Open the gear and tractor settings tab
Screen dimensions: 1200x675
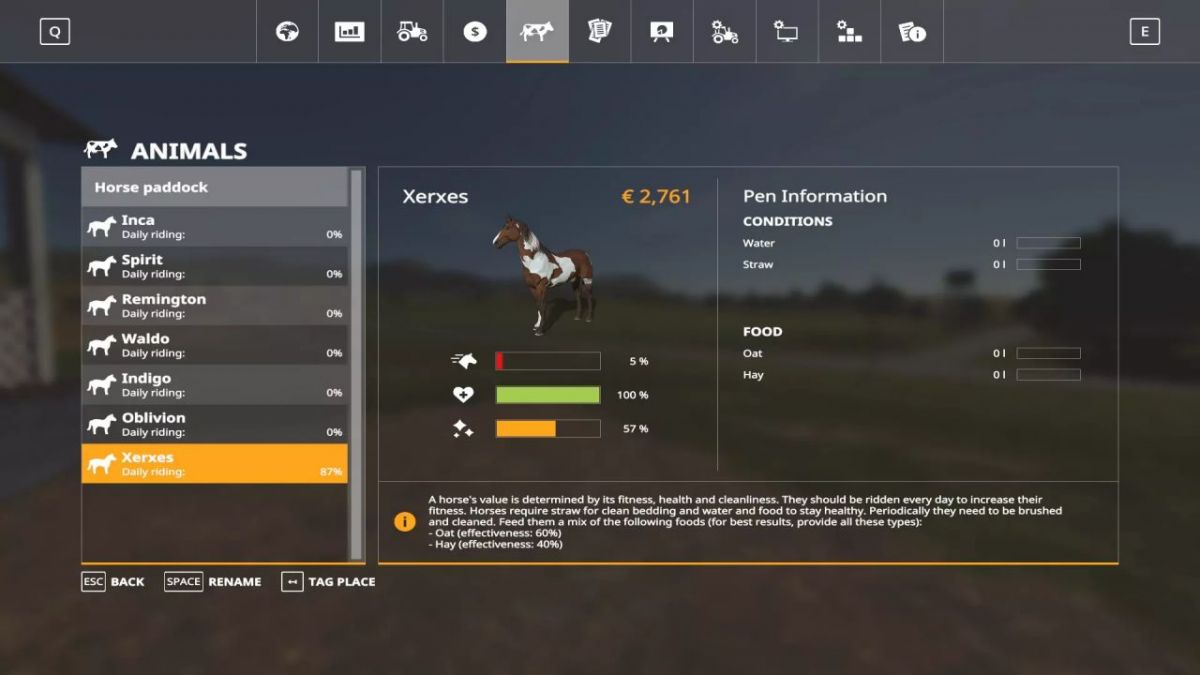pyautogui.click(x=724, y=31)
